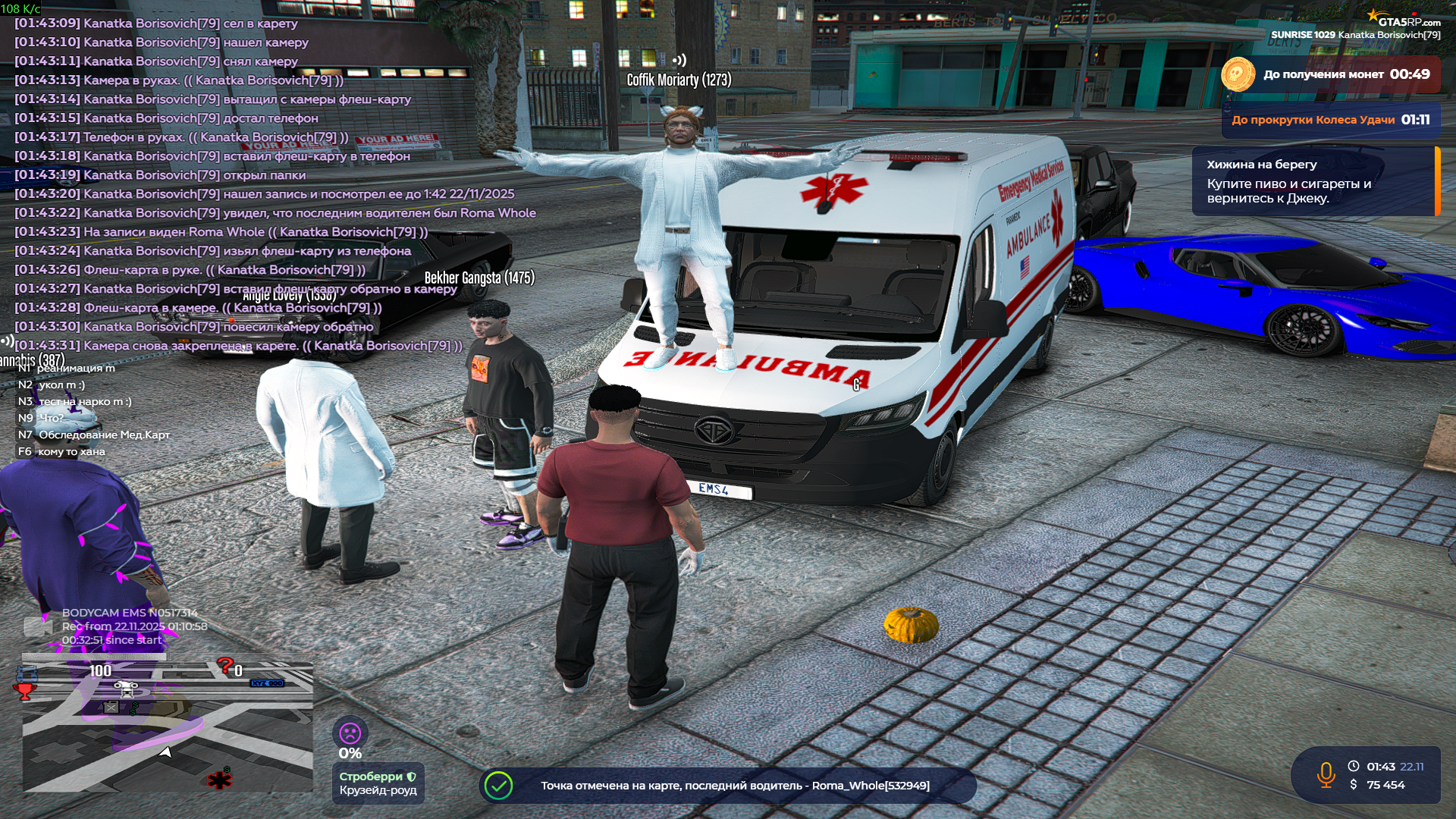Click the gold coin reward icon
This screenshot has width=1456, height=819.
[x=1238, y=74]
